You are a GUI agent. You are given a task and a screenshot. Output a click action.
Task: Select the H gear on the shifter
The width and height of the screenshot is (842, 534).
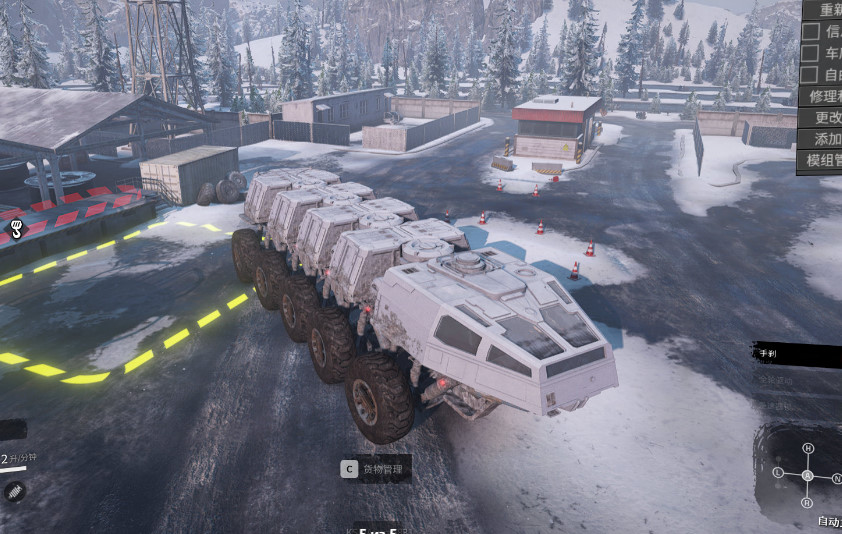click(x=808, y=448)
